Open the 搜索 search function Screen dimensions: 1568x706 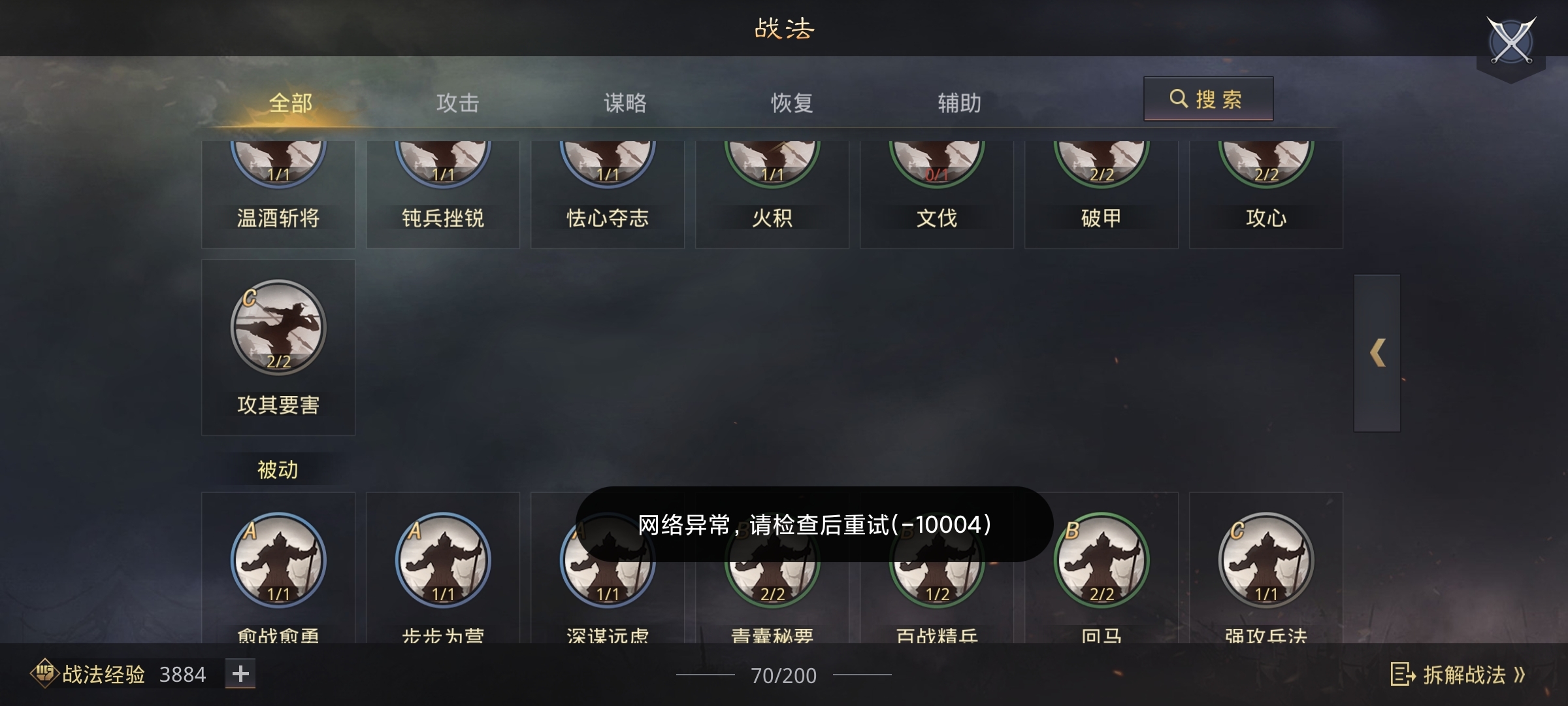click(x=1209, y=99)
